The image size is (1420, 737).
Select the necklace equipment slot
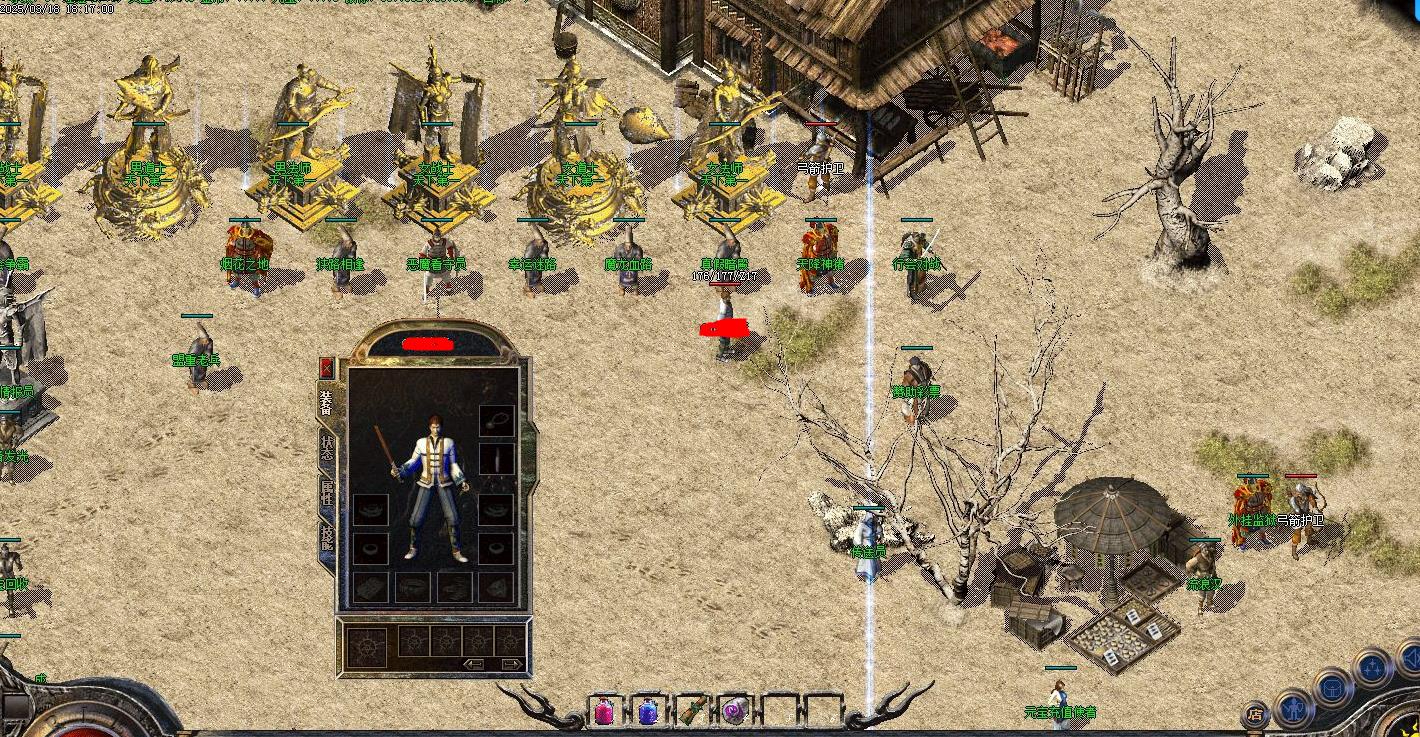[496, 421]
